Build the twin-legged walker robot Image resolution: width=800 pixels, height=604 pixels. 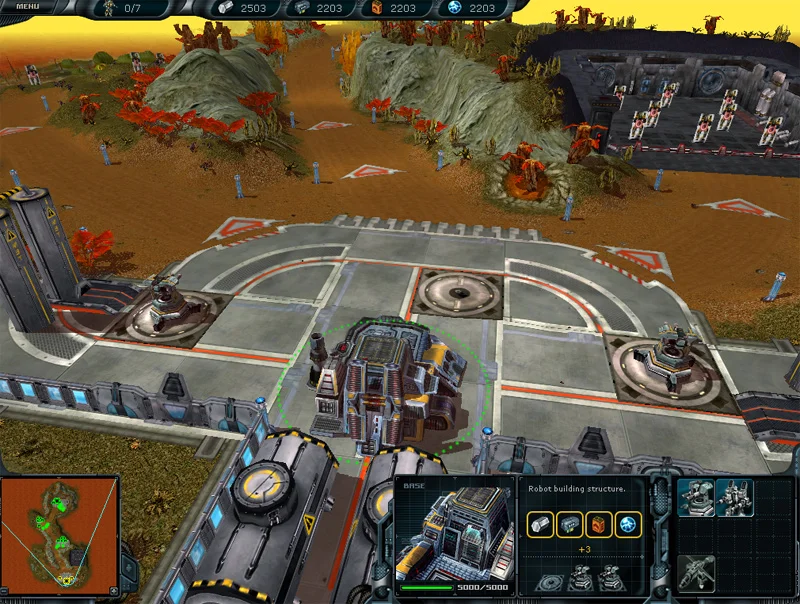[x=734, y=497]
